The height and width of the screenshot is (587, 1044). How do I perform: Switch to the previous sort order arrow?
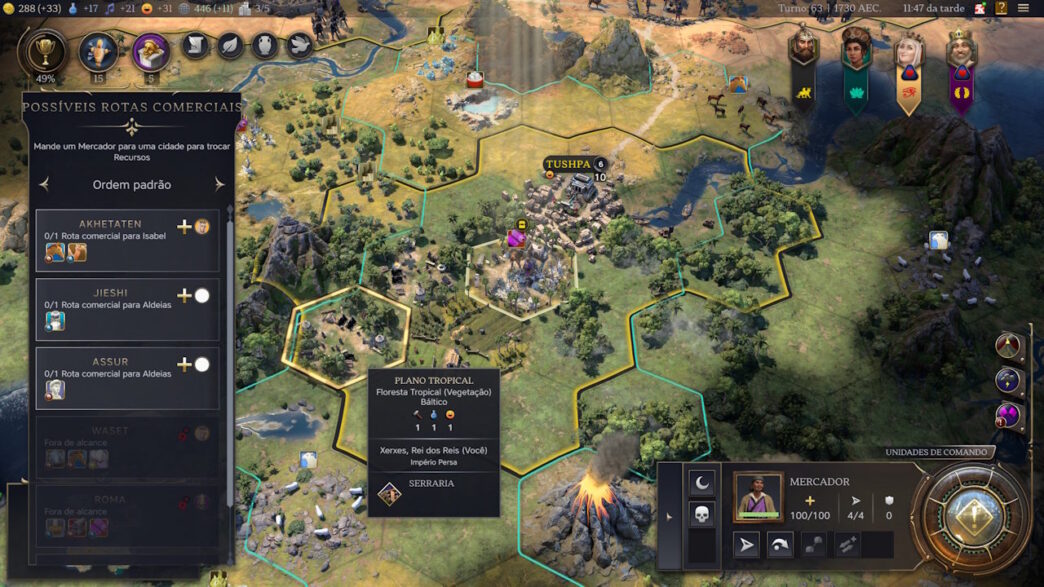click(43, 185)
